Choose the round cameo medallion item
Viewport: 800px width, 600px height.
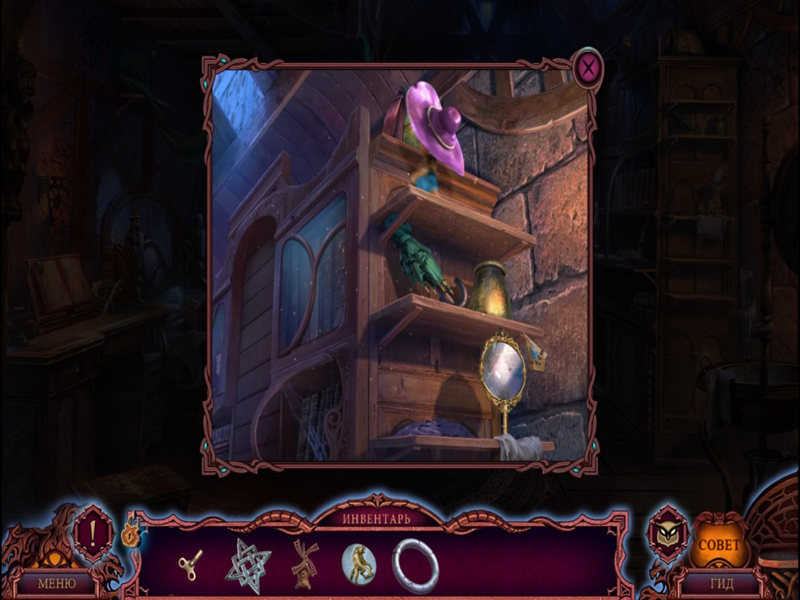click(359, 563)
